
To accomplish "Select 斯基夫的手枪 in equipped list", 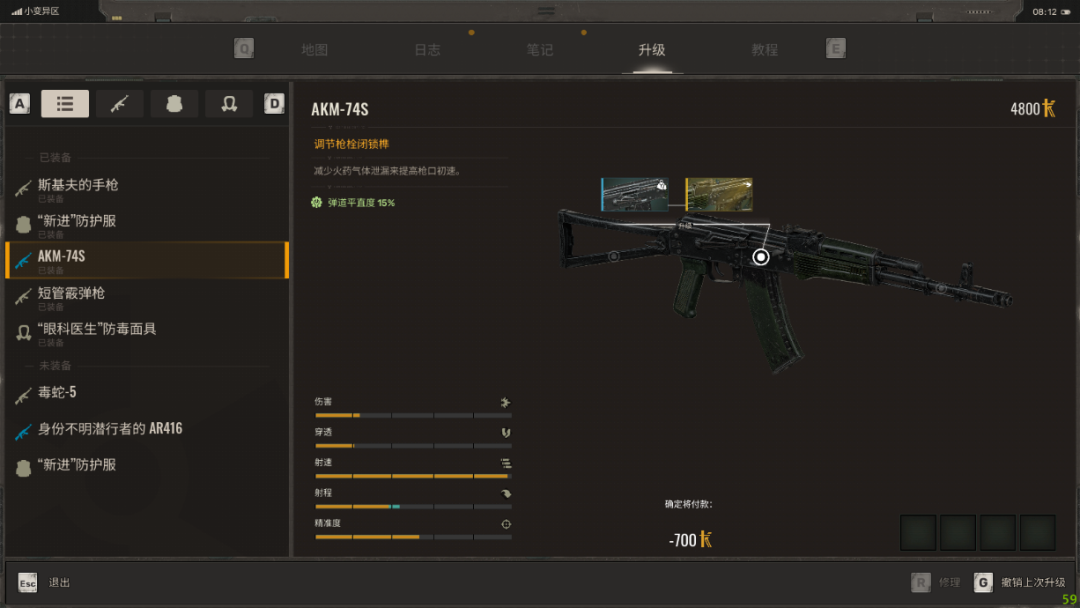I will click(78, 186).
